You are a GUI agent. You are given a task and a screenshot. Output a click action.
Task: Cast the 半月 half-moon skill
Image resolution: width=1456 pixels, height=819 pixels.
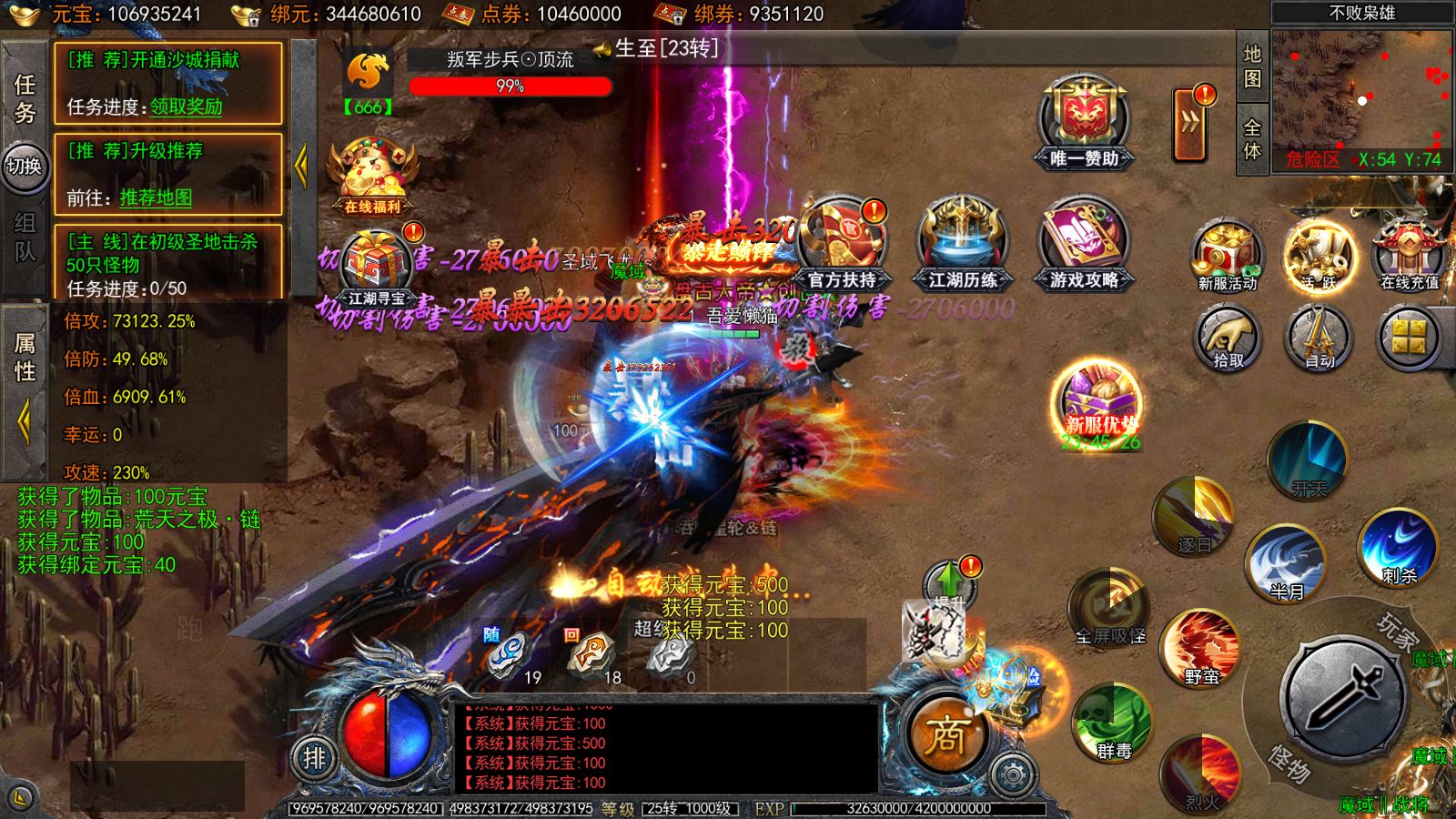coord(1287,561)
